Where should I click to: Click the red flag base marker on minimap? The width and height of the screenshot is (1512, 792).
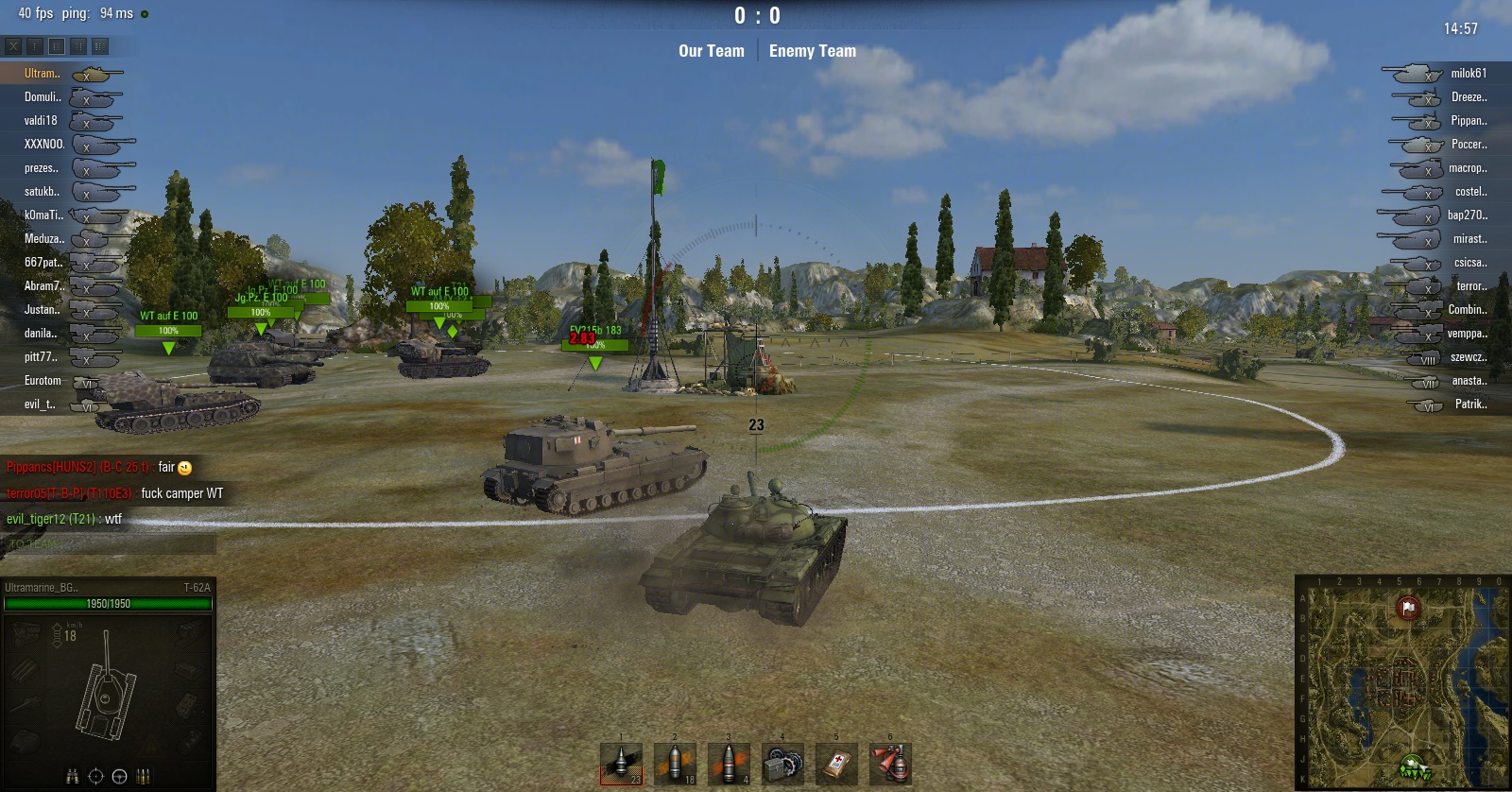coord(1408,608)
